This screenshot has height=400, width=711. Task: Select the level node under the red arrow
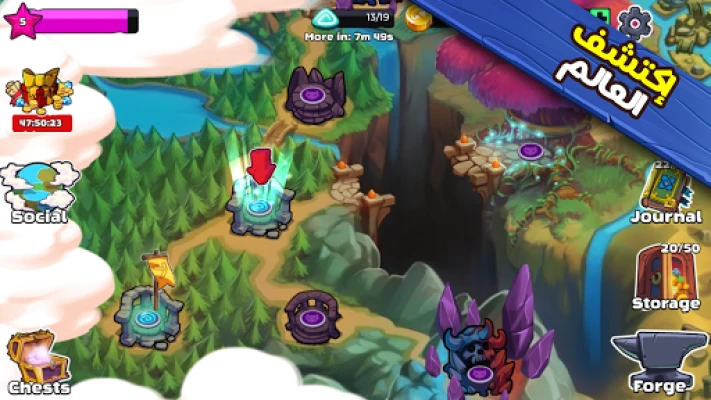[261, 207]
